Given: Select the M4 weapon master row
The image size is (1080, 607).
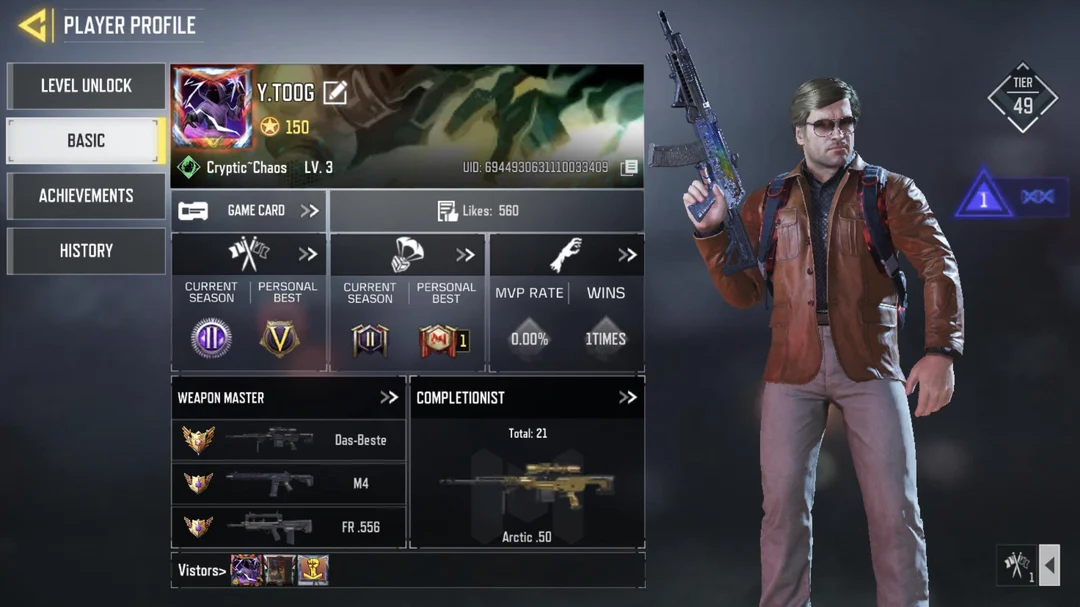Looking at the screenshot, I should [288, 483].
